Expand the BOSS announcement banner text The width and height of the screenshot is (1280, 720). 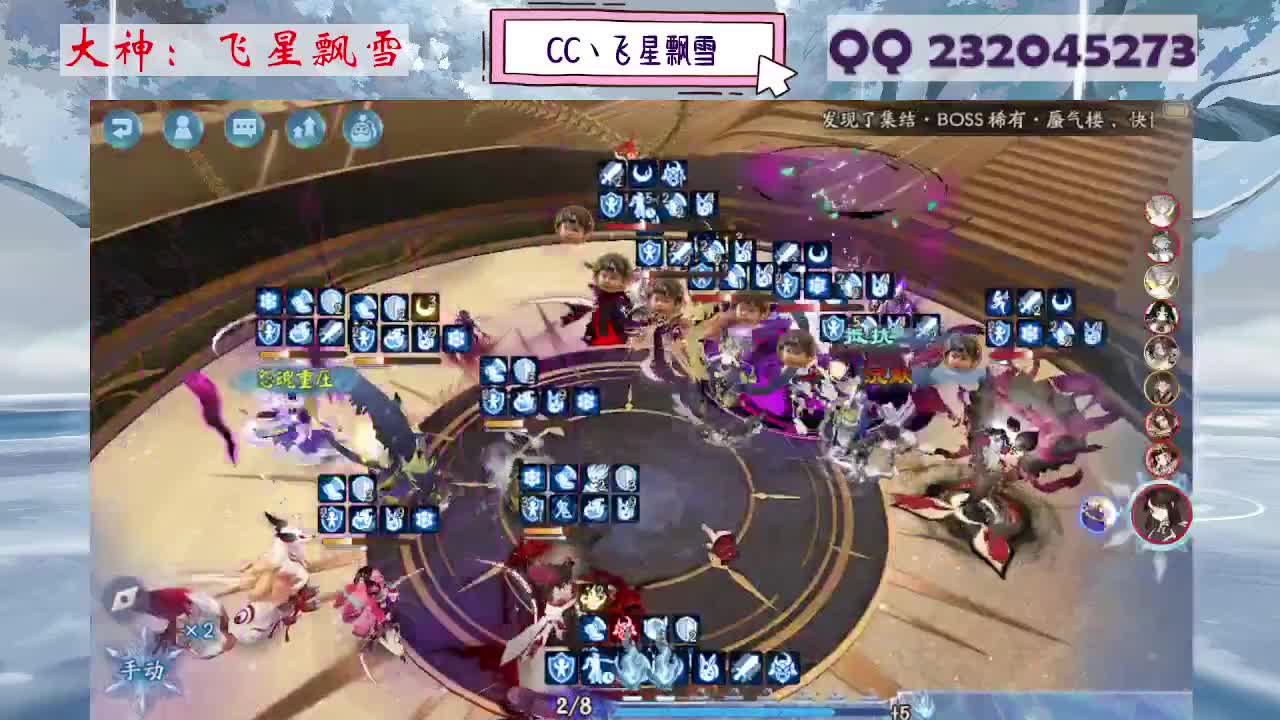point(990,117)
